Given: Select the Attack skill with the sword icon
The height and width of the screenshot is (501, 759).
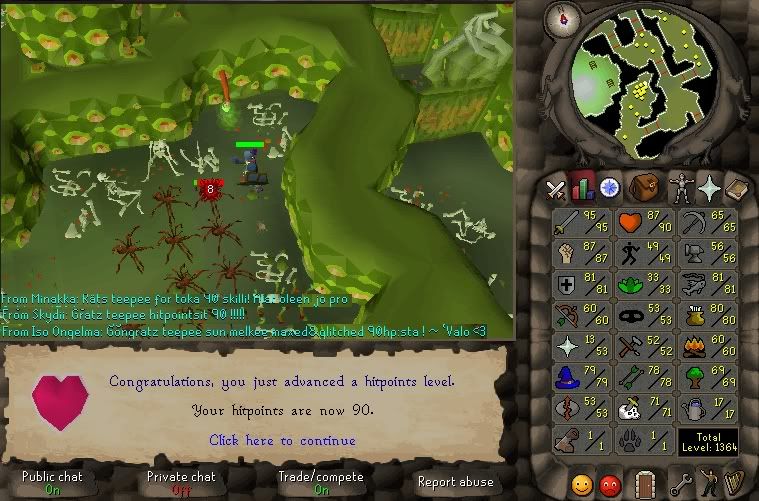Looking at the screenshot, I should [581, 223].
